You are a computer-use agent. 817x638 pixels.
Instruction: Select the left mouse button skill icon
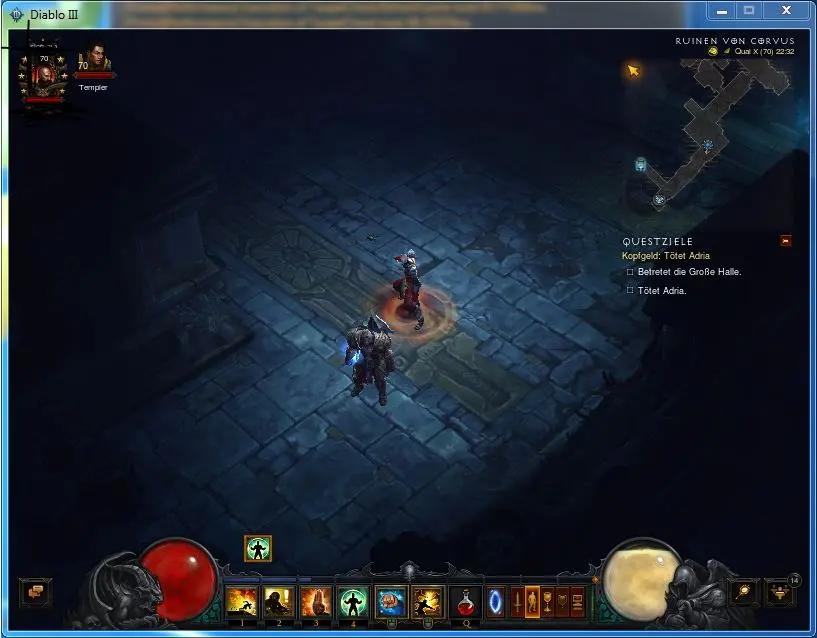(x=390, y=602)
